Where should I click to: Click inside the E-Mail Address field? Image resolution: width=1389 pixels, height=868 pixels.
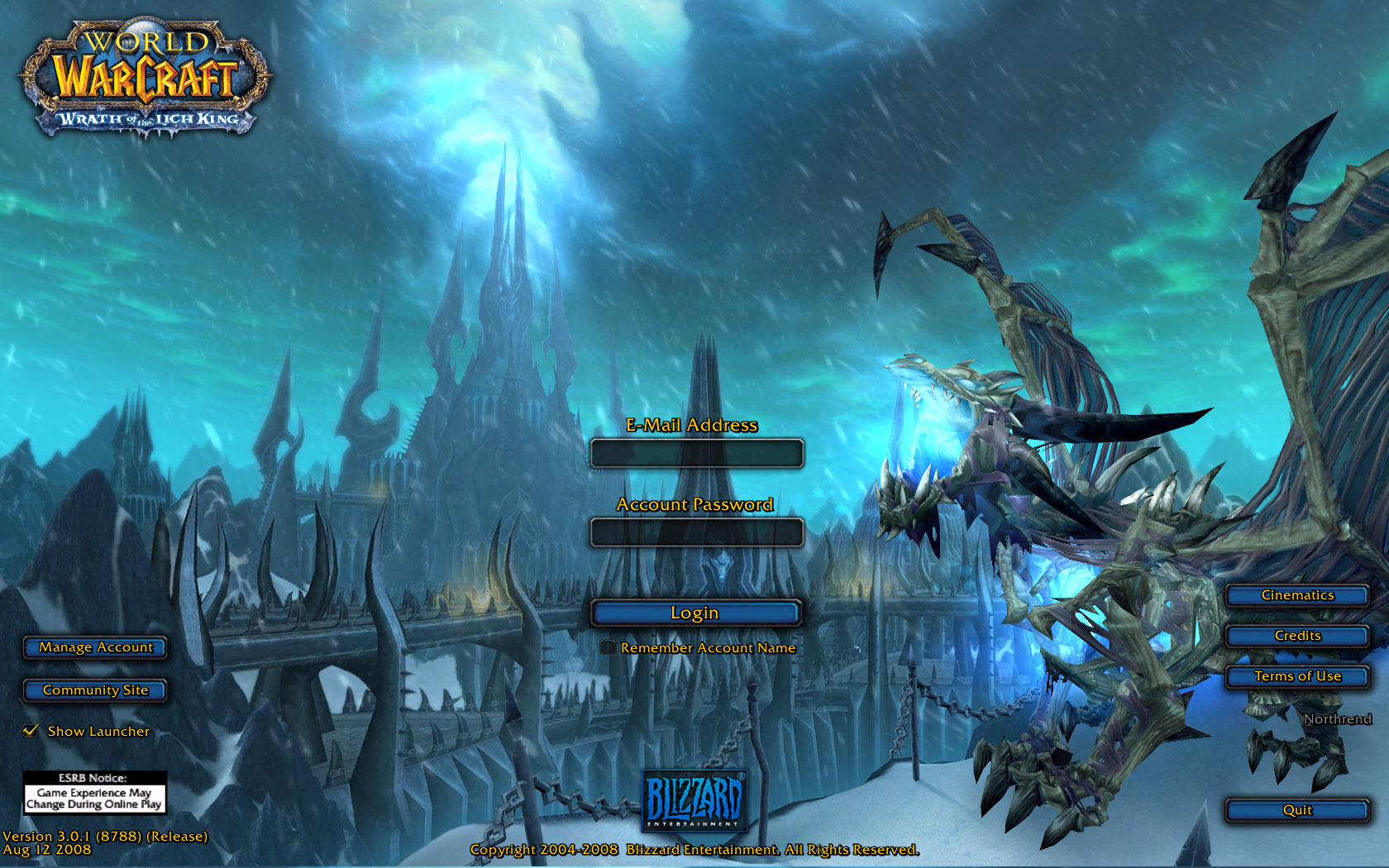(x=696, y=454)
